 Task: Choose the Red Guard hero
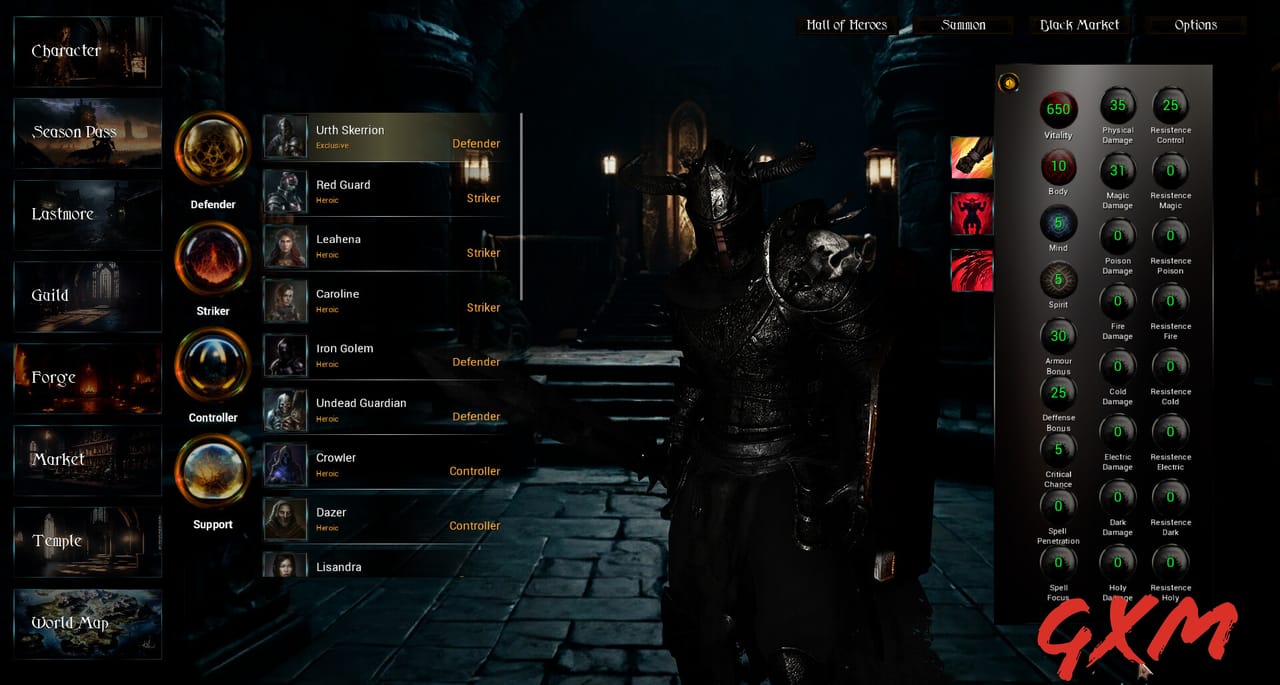tap(391, 192)
